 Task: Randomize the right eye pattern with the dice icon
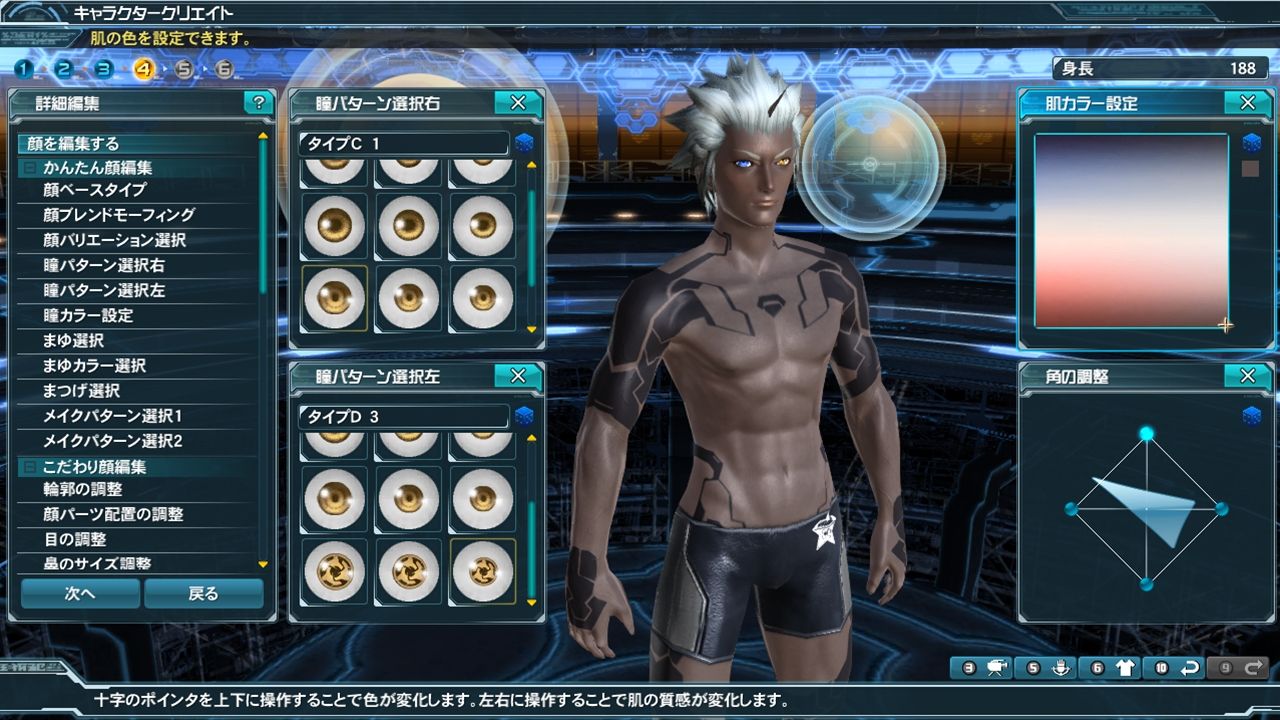pyautogui.click(x=524, y=143)
